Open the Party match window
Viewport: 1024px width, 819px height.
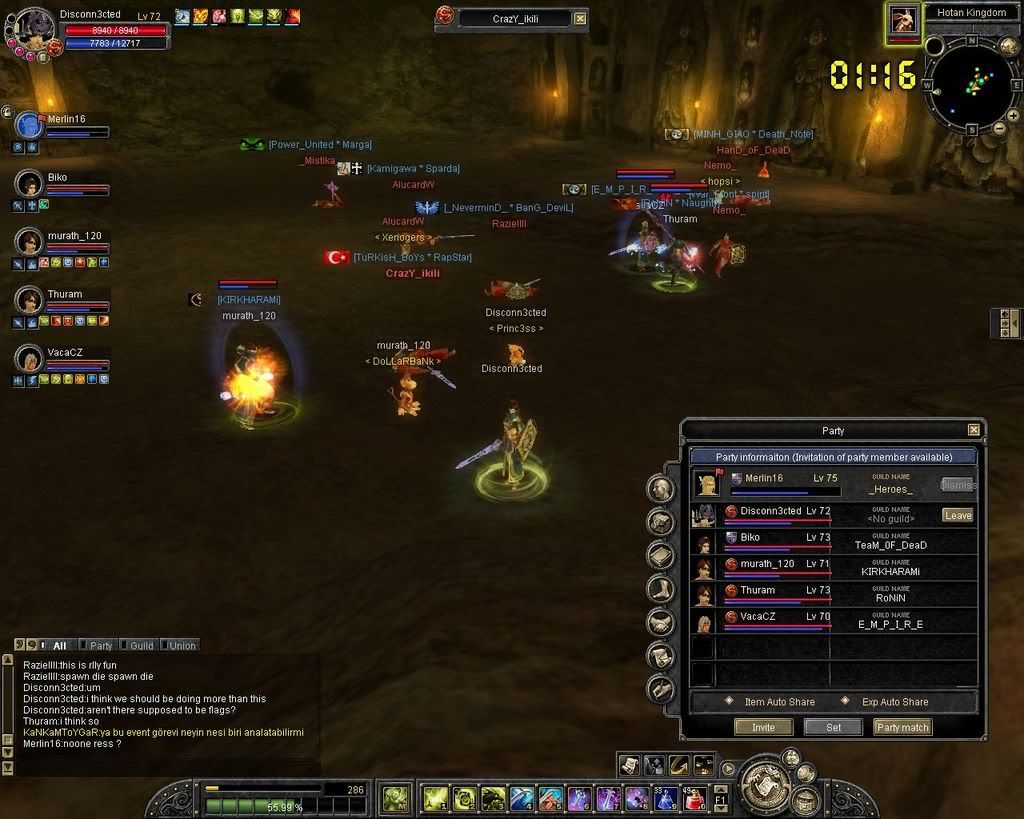(902, 727)
